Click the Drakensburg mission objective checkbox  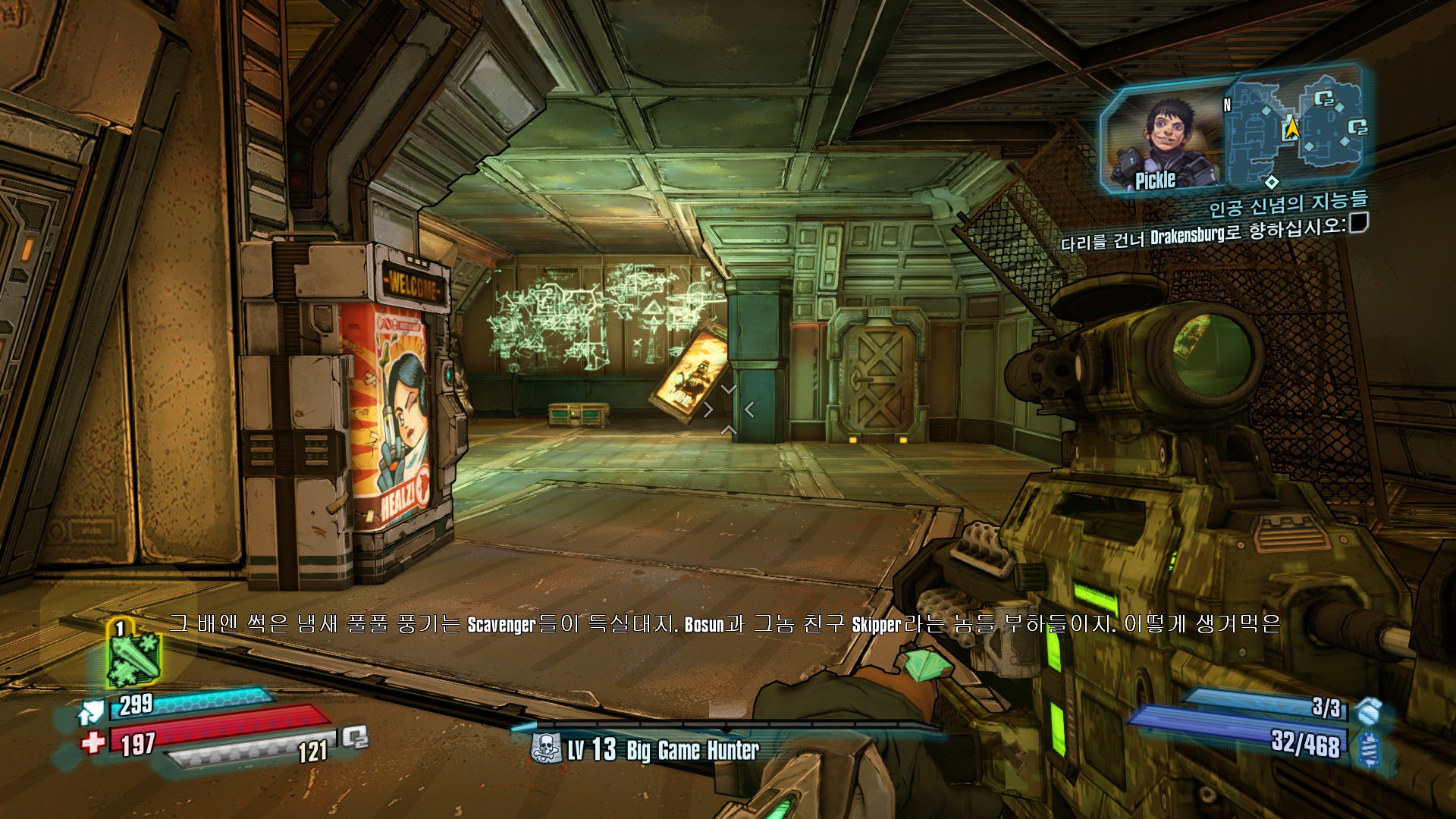tap(1358, 222)
